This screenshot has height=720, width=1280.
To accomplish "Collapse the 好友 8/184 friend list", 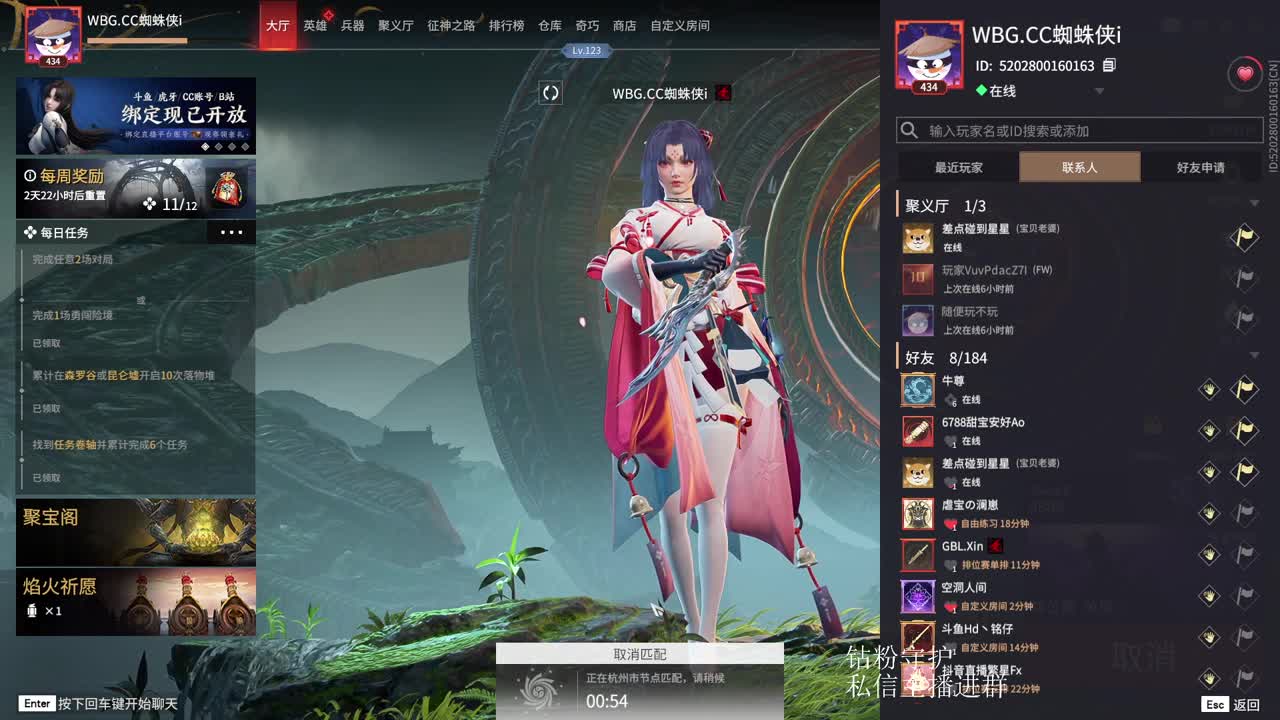I will click(1255, 357).
